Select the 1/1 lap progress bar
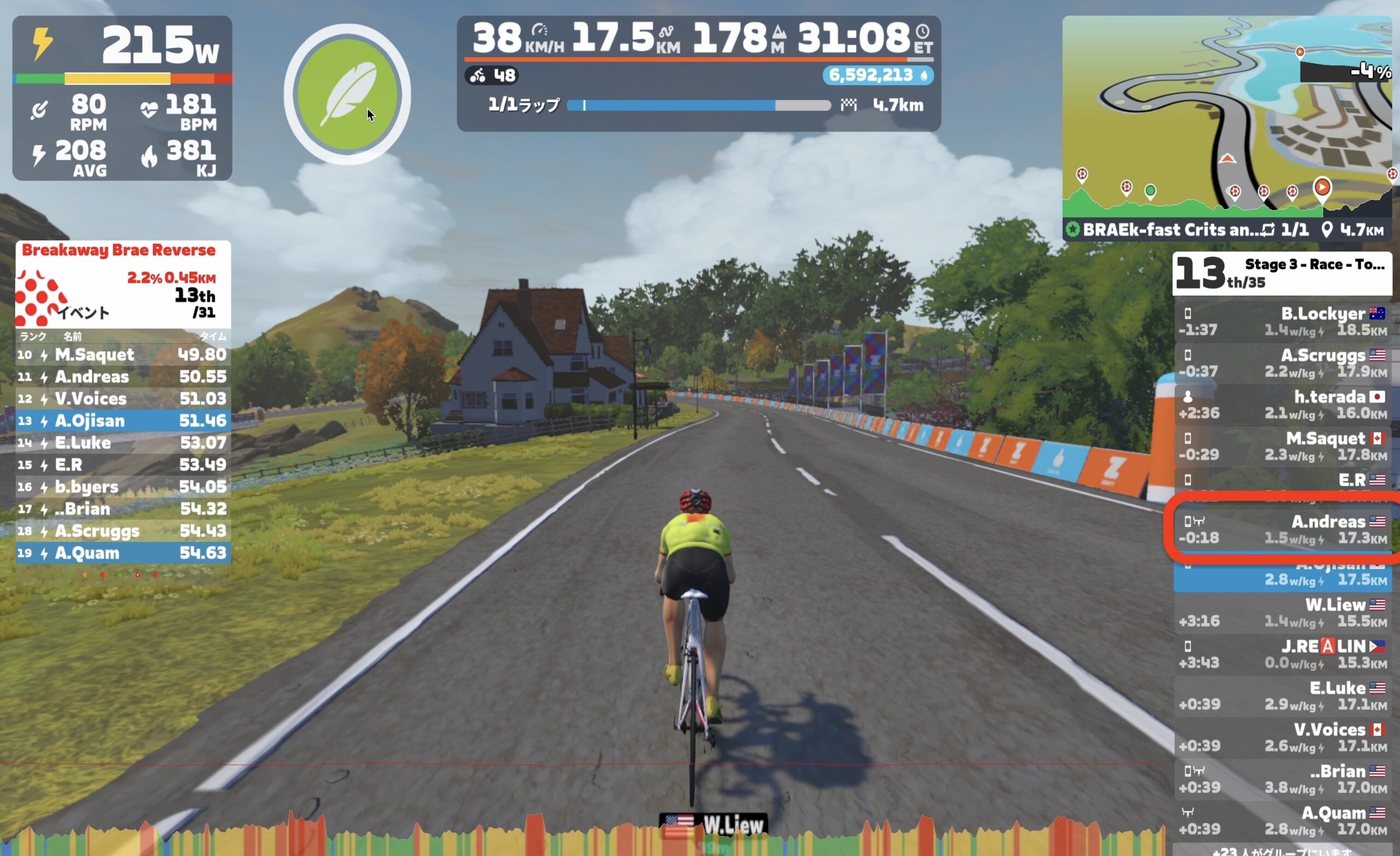The height and width of the screenshot is (856, 1400). (699, 105)
